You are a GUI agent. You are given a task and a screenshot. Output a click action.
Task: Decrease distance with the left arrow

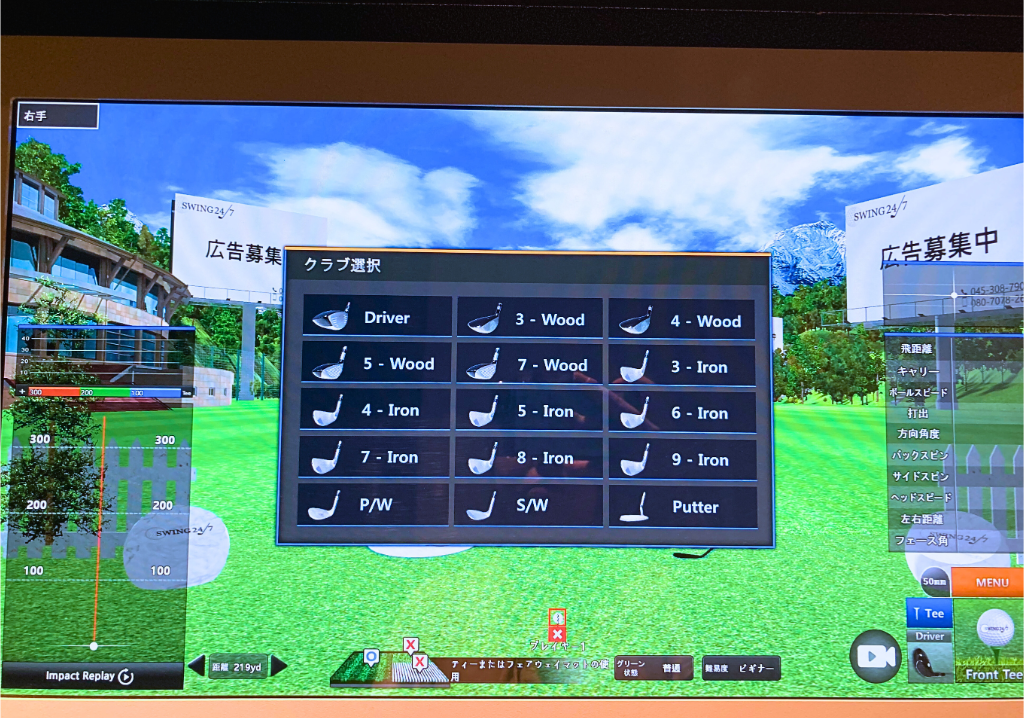[x=197, y=666]
